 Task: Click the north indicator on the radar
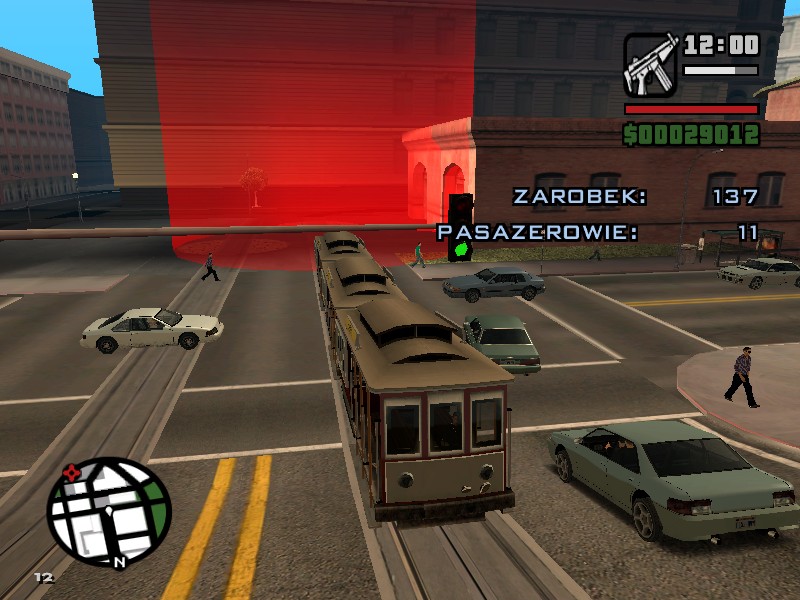tap(118, 562)
